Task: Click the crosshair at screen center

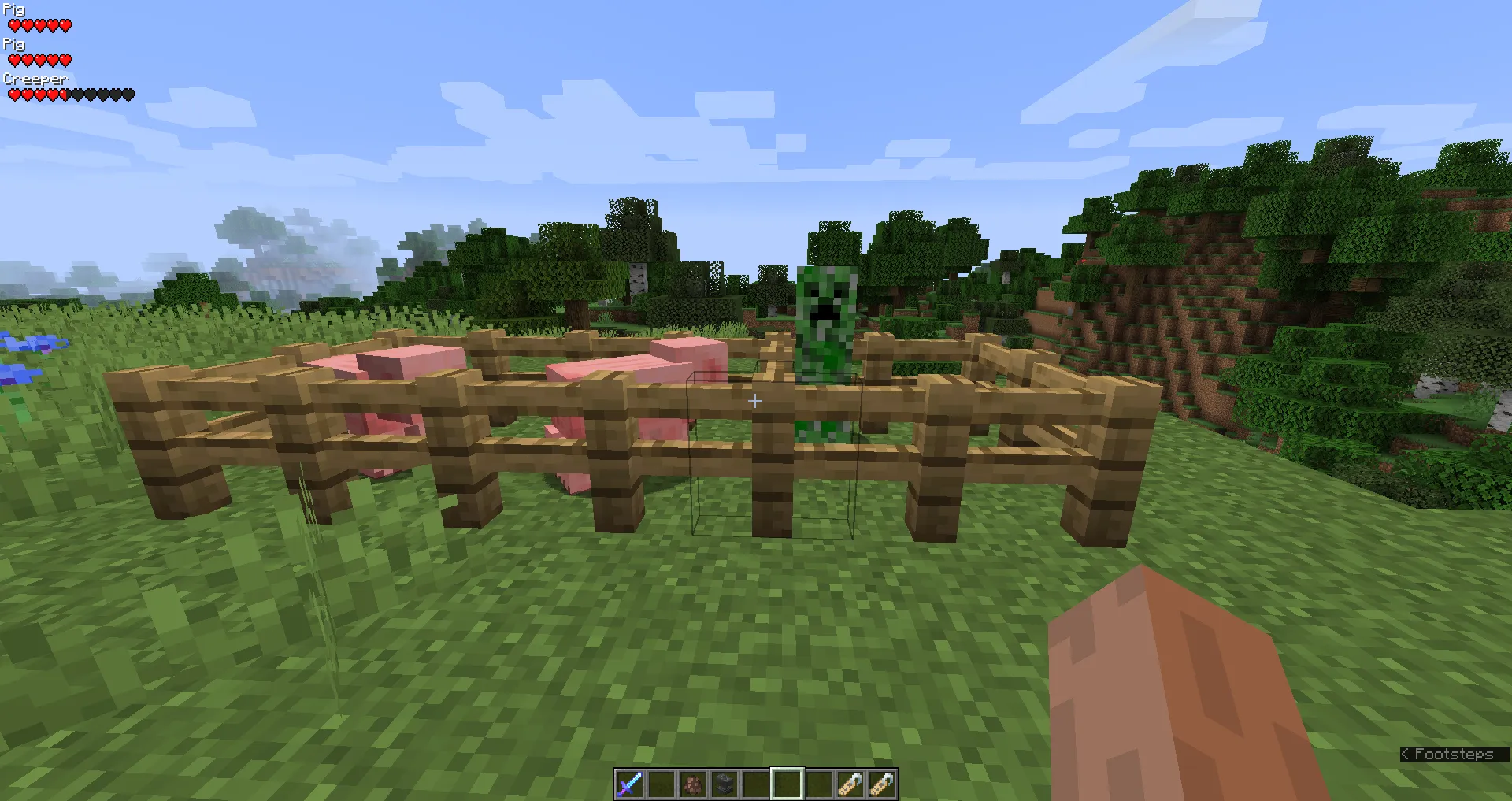Action: [755, 400]
